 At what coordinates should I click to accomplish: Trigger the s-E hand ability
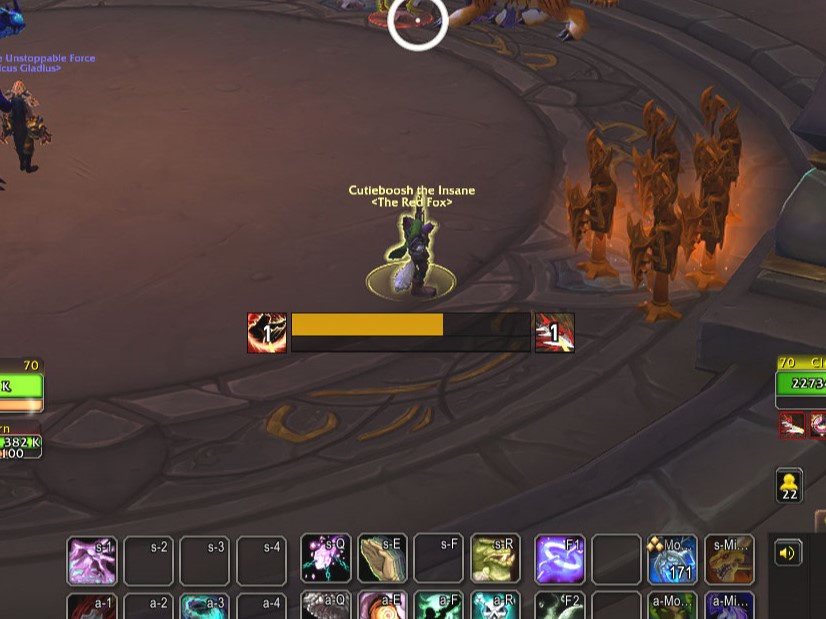point(383,560)
